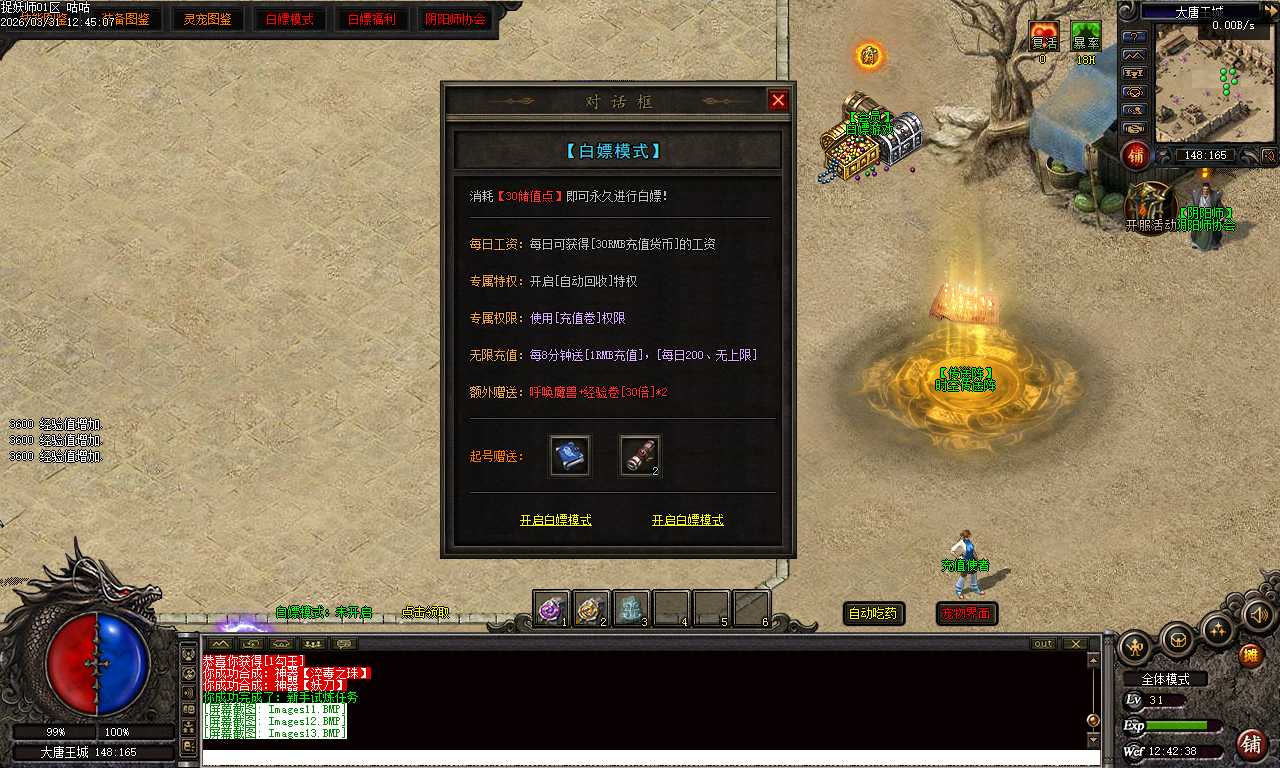Open the 白嫖模式 top menu button
The height and width of the screenshot is (768, 1280).
tap(289, 19)
